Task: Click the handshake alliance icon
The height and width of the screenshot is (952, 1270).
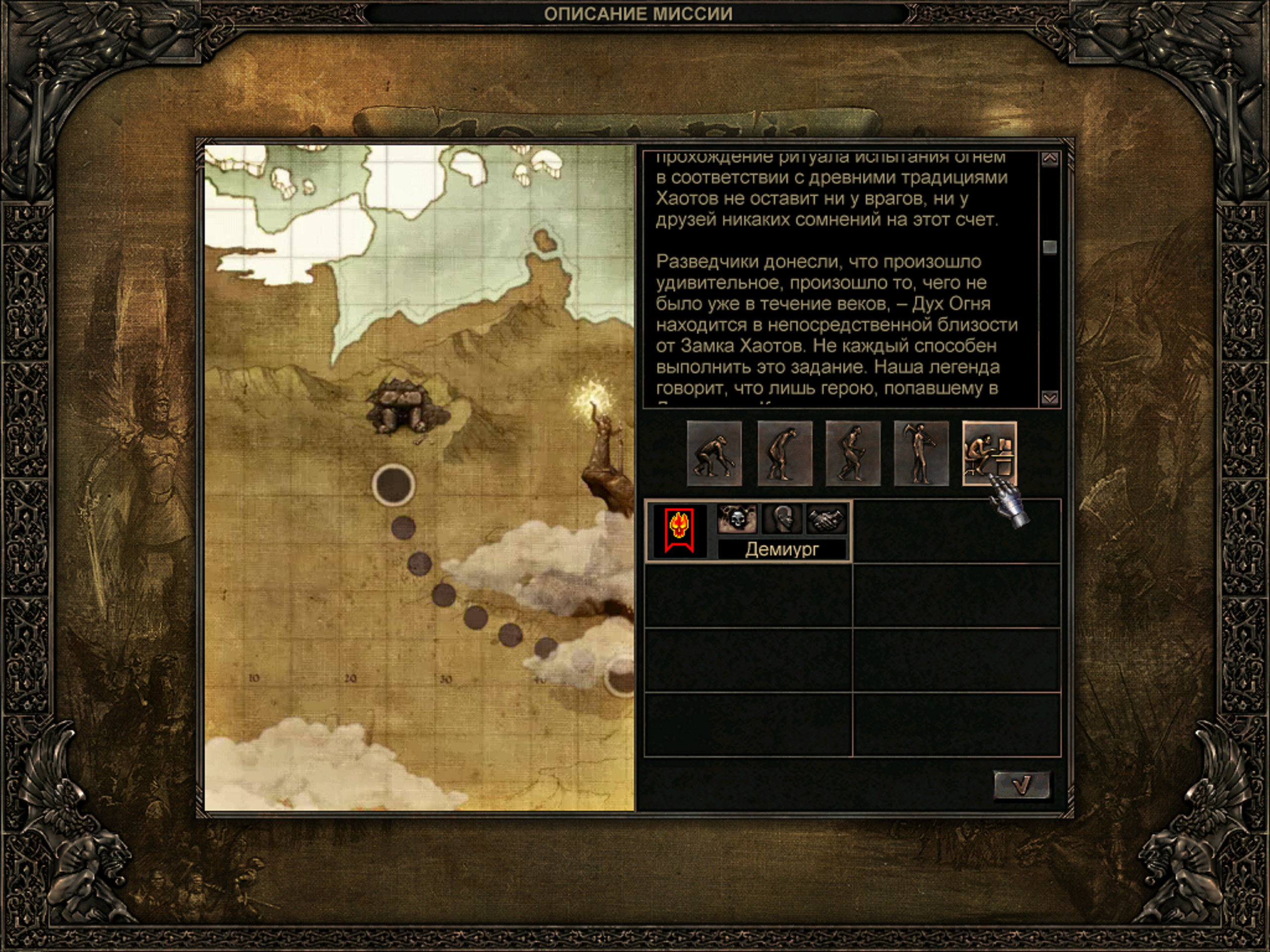Action: pos(826,519)
